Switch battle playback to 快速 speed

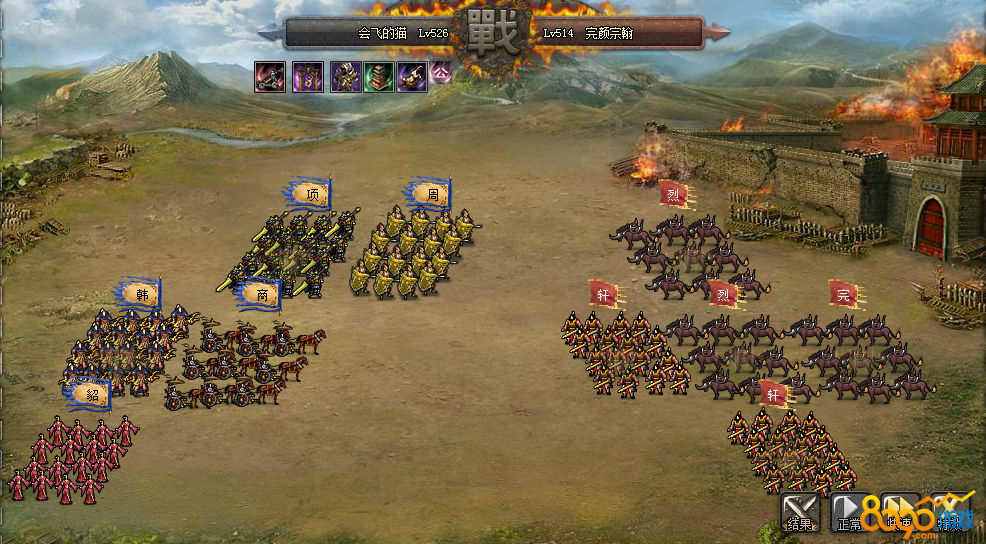tap(898, 512)
